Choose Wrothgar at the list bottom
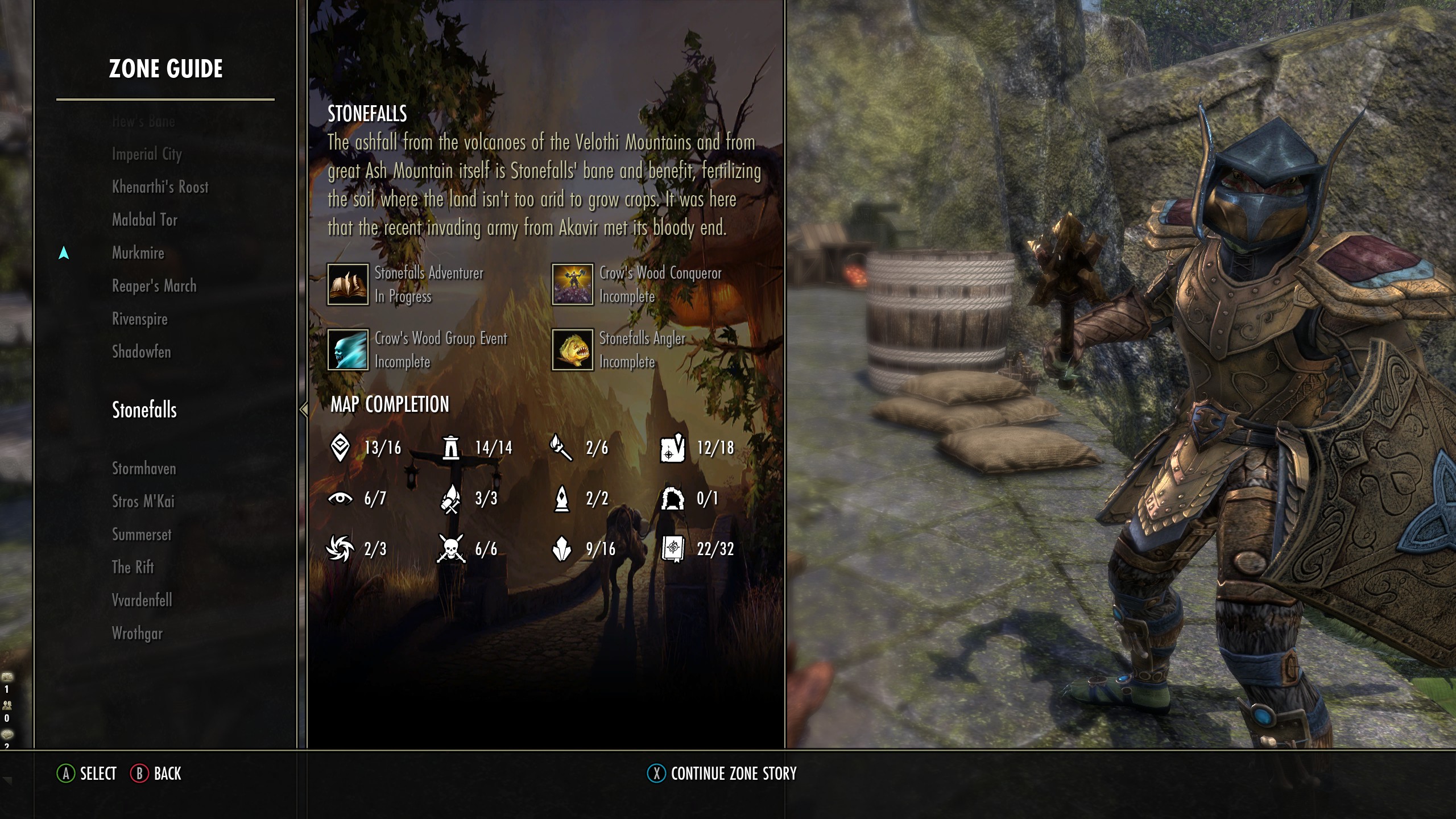This screenshot has height=819, width=1456. [137, 634]
